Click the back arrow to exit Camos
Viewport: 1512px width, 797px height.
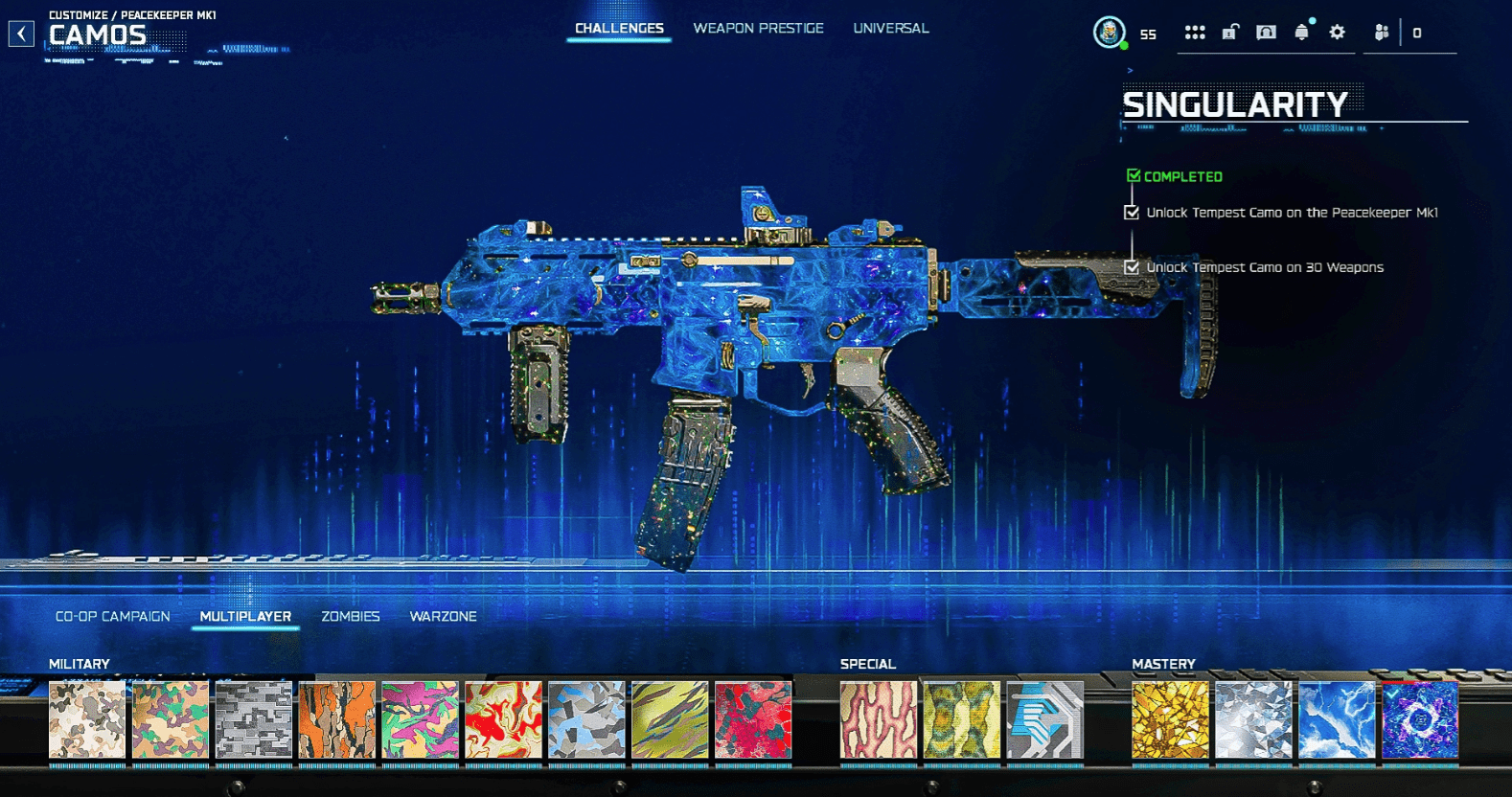point(19,32)
